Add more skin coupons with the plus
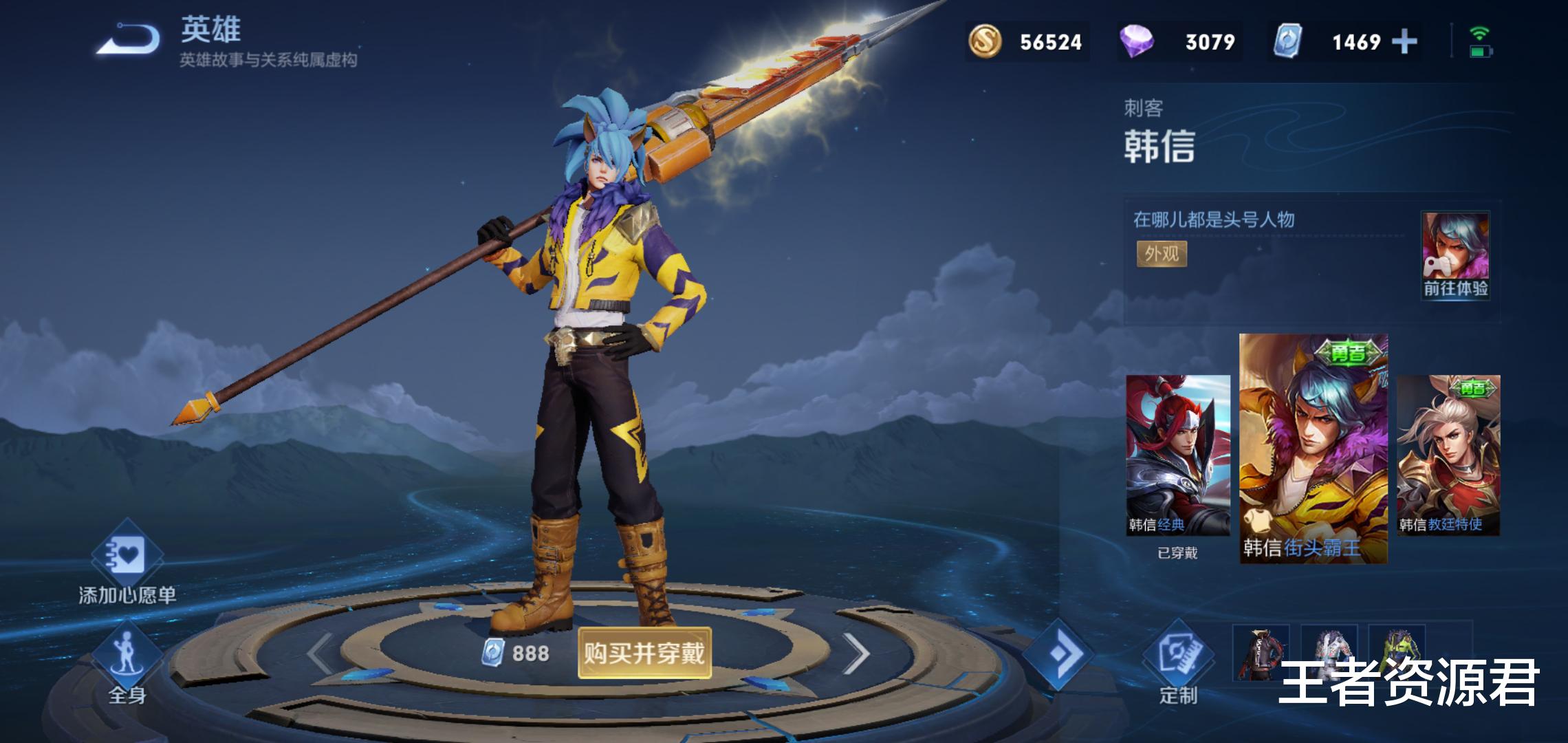1568x743 pixels. point(1404,42)
